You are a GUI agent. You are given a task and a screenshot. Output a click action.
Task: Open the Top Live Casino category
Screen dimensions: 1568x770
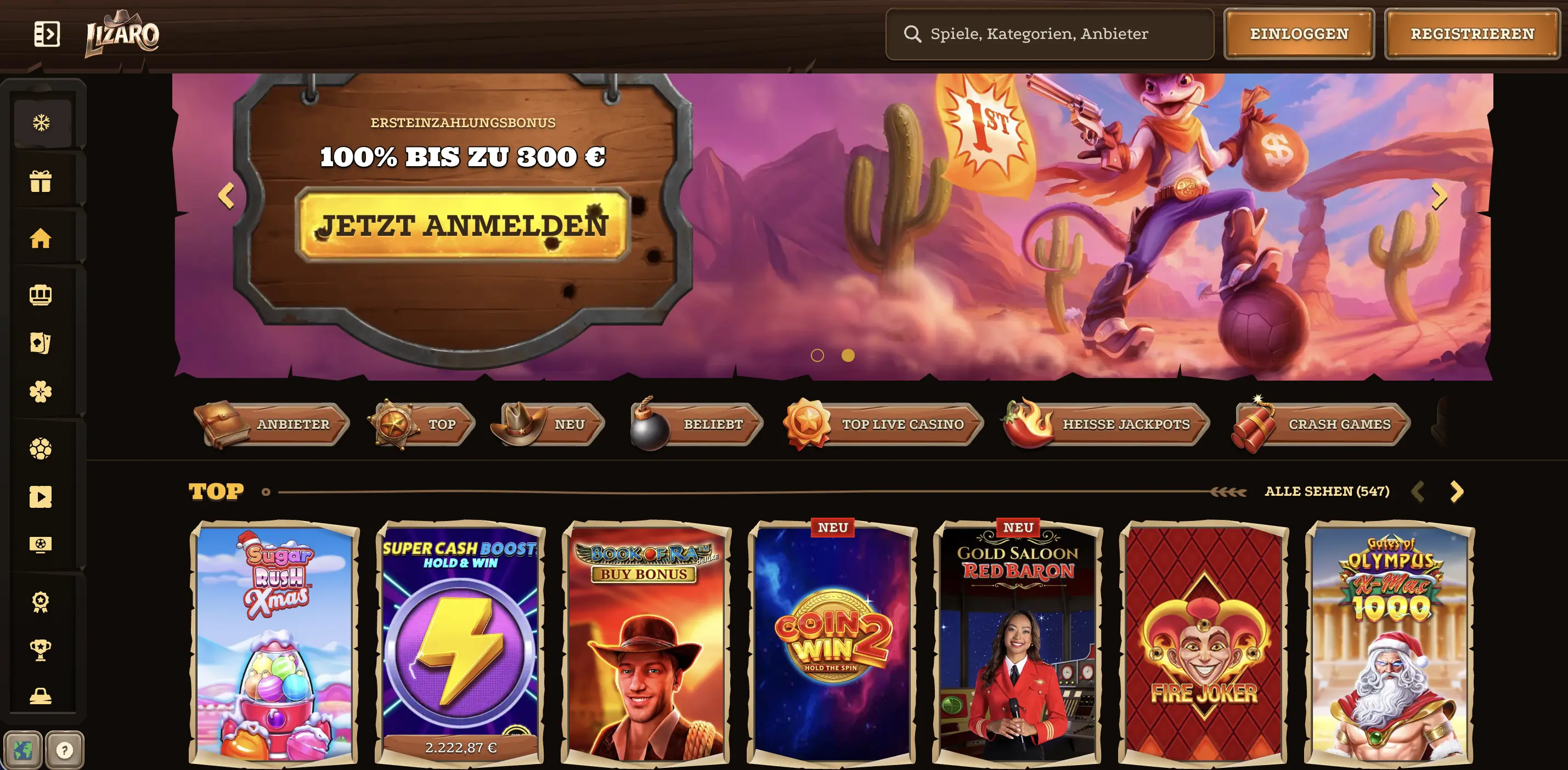tap(884, 424)
